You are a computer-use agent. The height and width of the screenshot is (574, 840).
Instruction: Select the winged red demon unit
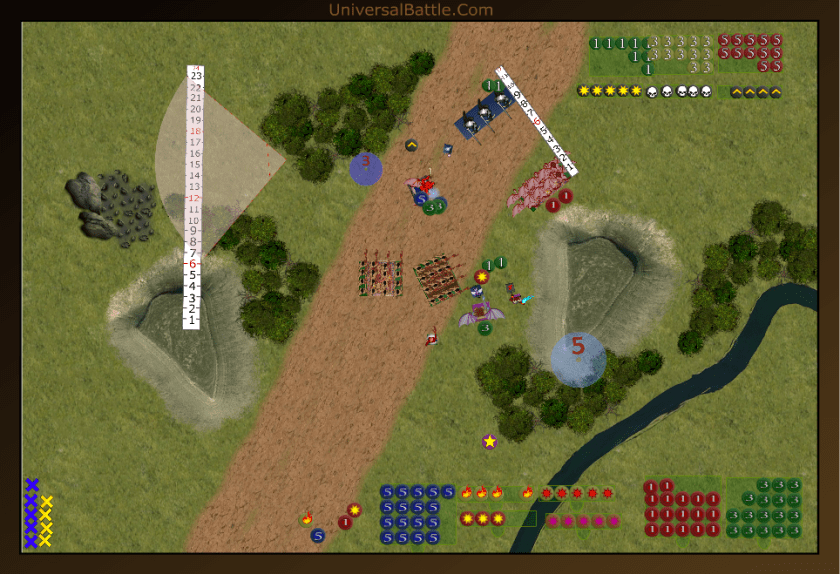(x=425, y=184)
